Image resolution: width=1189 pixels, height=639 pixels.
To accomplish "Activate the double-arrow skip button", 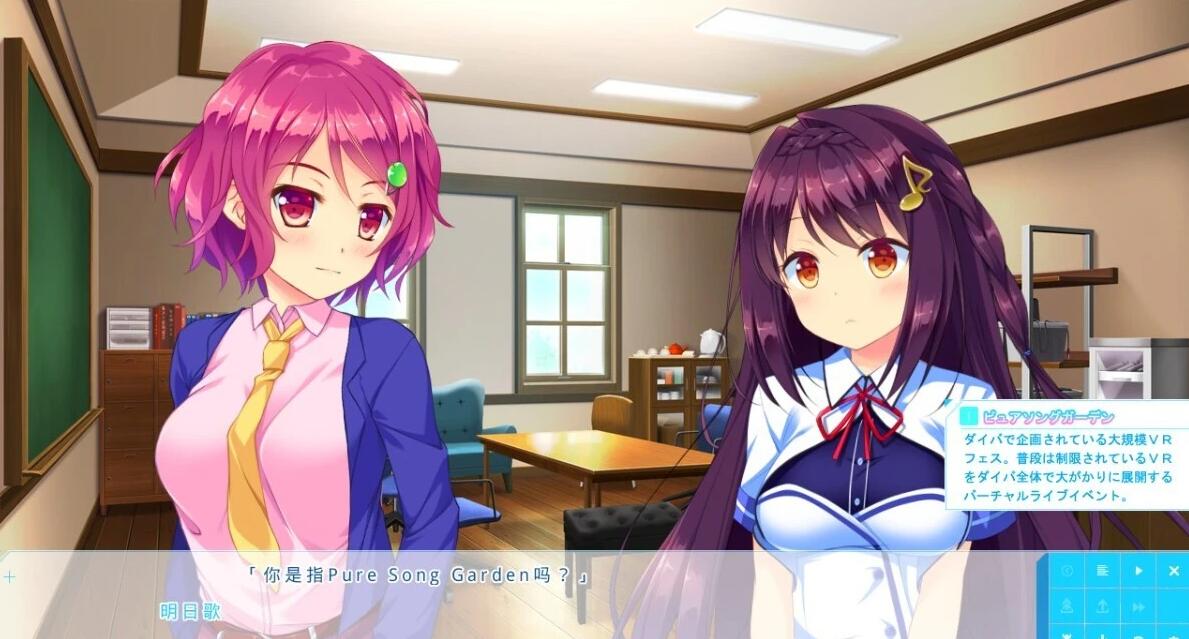I will pos(1138,606).
